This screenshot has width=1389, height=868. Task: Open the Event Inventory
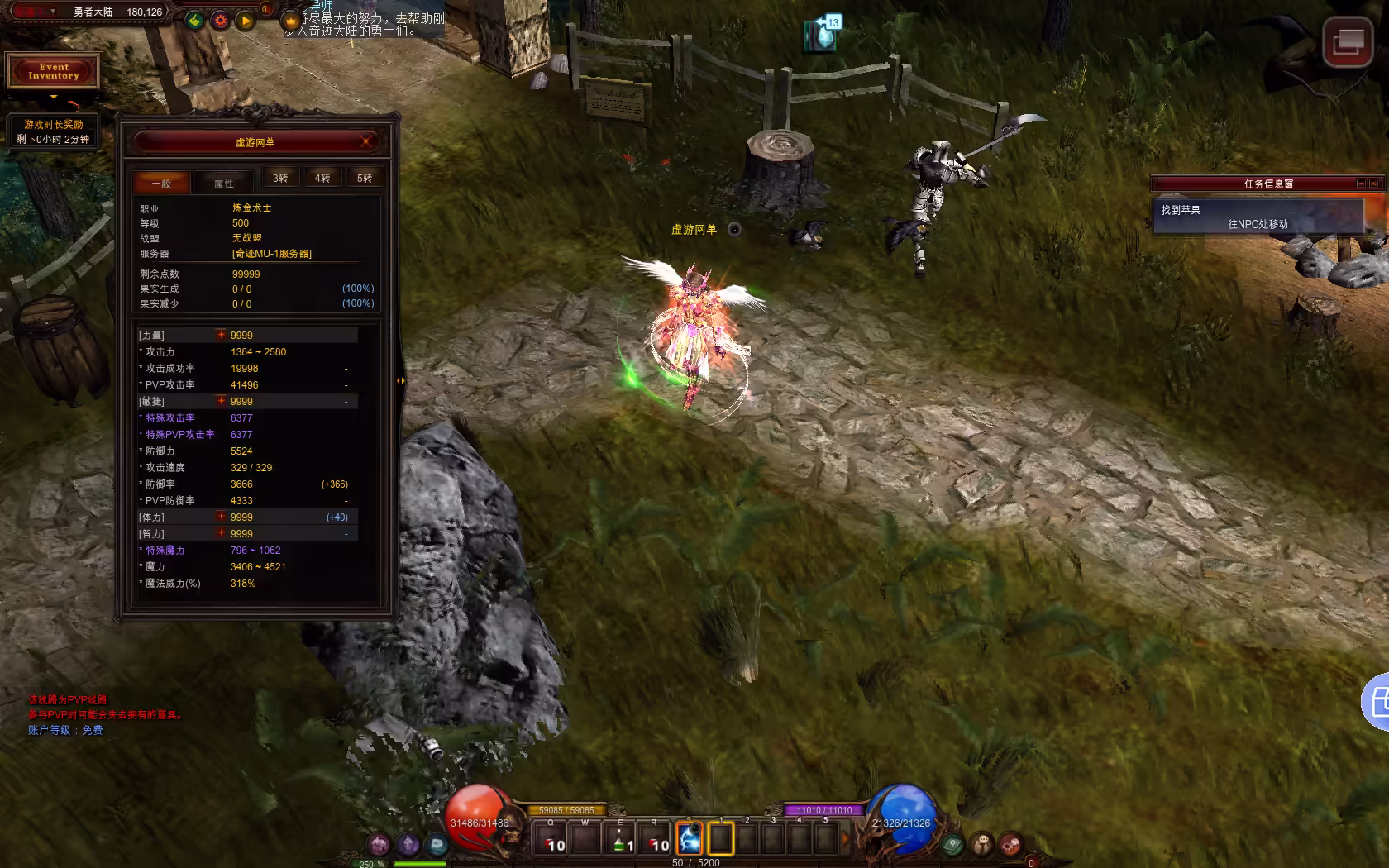[x=54, y=71]
